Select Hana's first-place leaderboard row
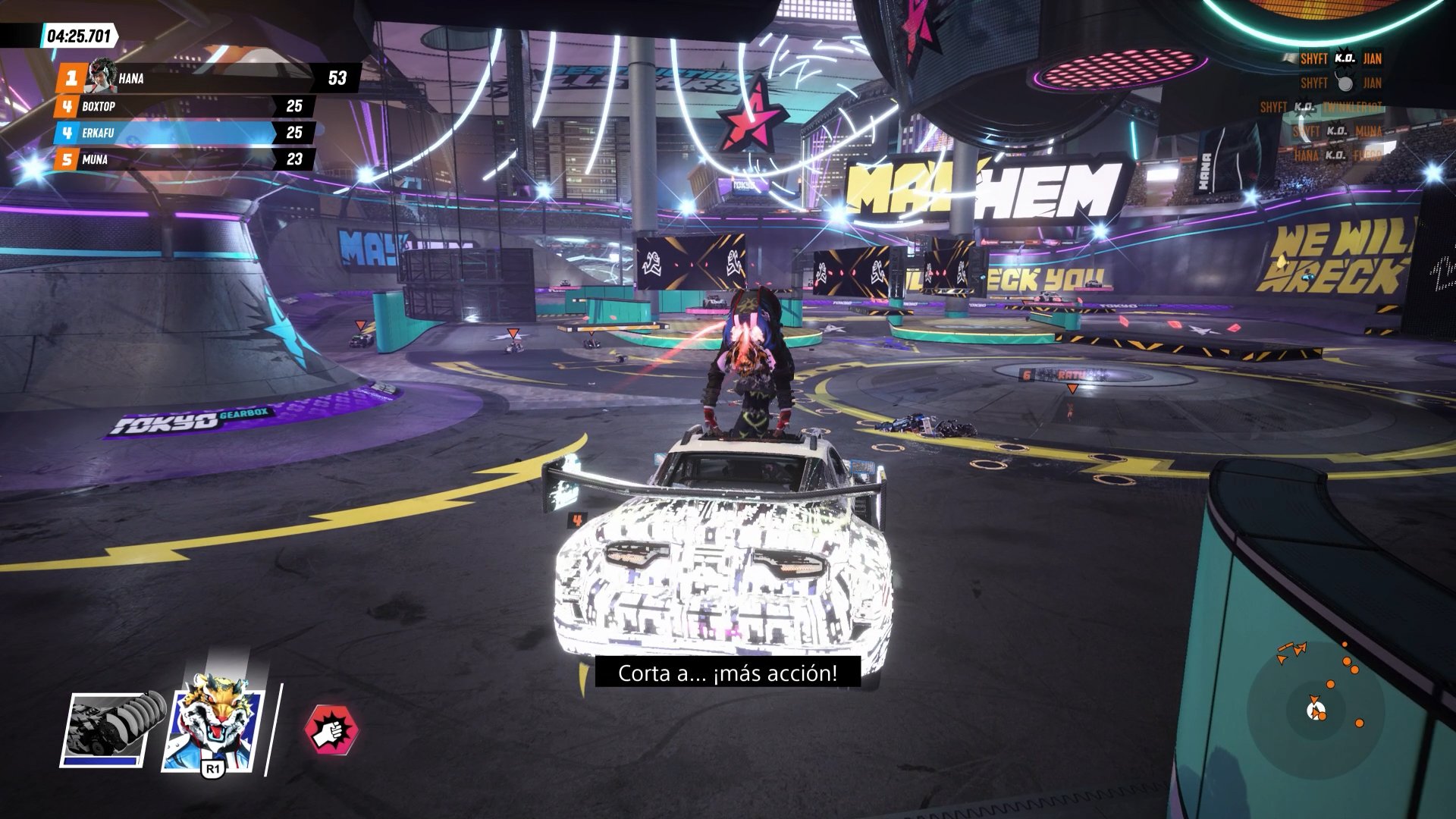Viewport: 1456px width, 819px height. (205, 77)
